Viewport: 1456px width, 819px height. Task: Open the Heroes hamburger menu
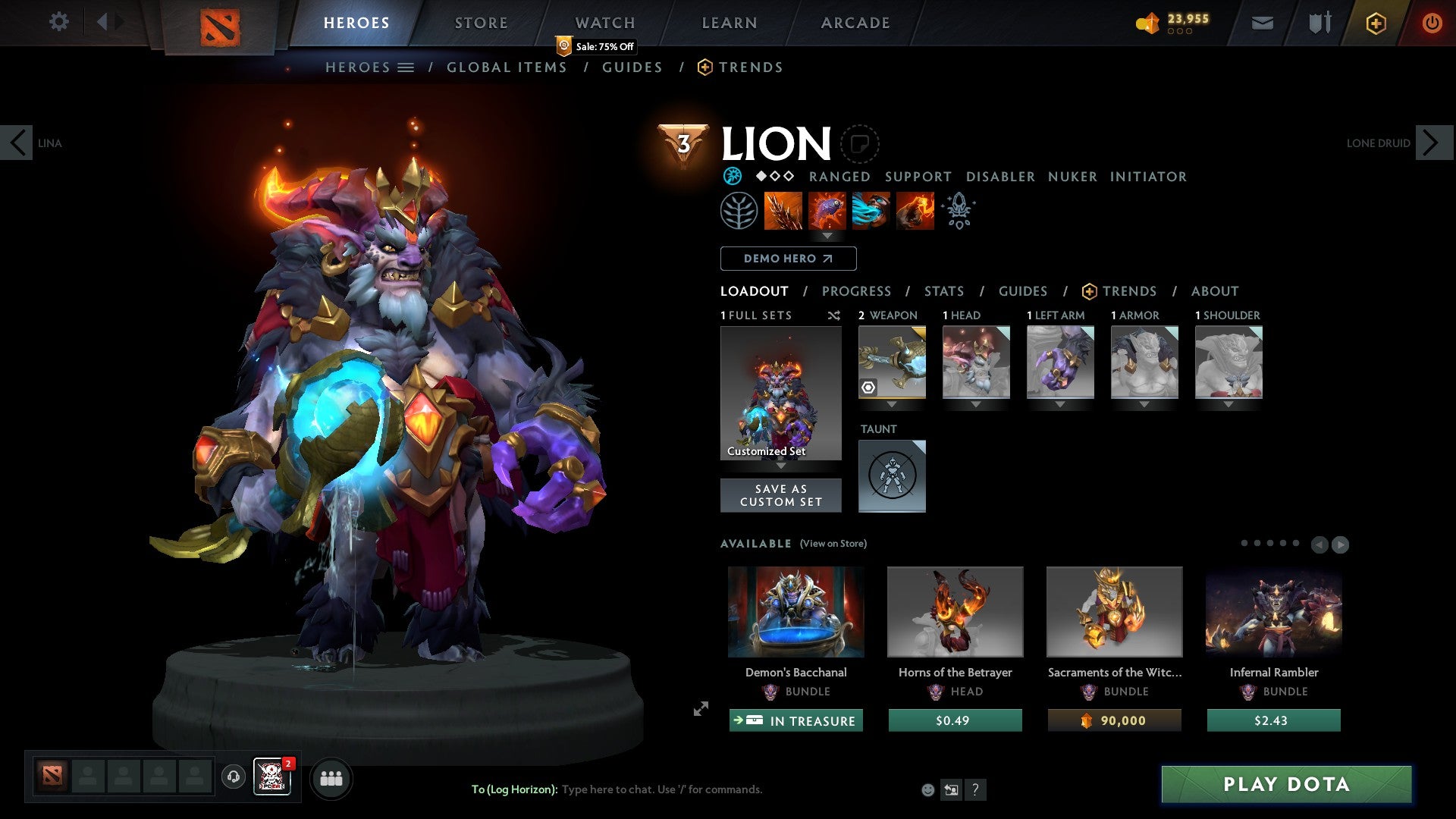click(x=406, y=67)
